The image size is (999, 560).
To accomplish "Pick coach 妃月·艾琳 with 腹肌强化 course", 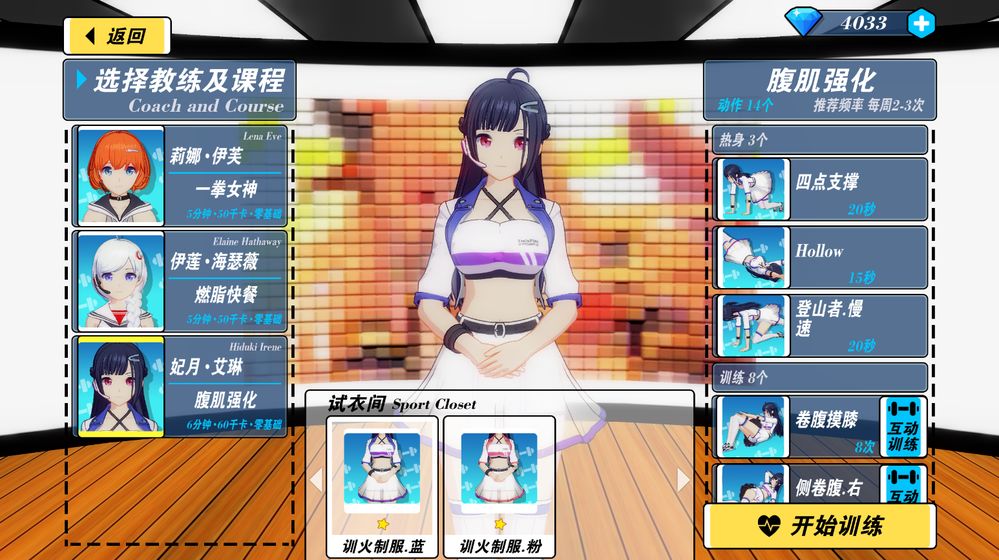I will pyautogui.click(x=180, y=386).
